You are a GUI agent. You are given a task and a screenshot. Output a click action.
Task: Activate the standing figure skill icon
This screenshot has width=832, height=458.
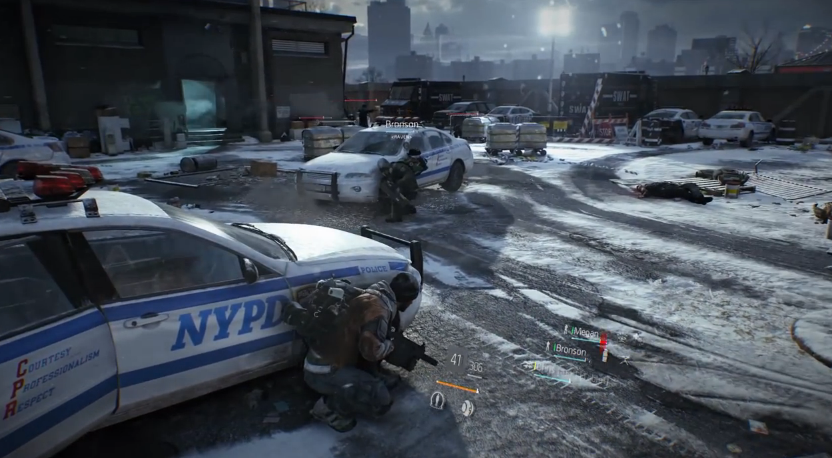pos(437,400)
